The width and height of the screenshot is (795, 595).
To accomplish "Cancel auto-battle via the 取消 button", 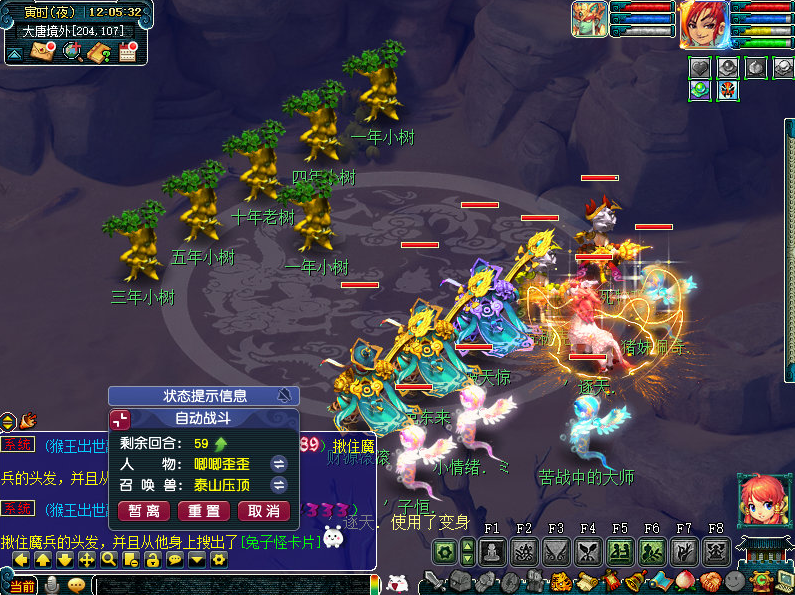I will pos(263,511).
